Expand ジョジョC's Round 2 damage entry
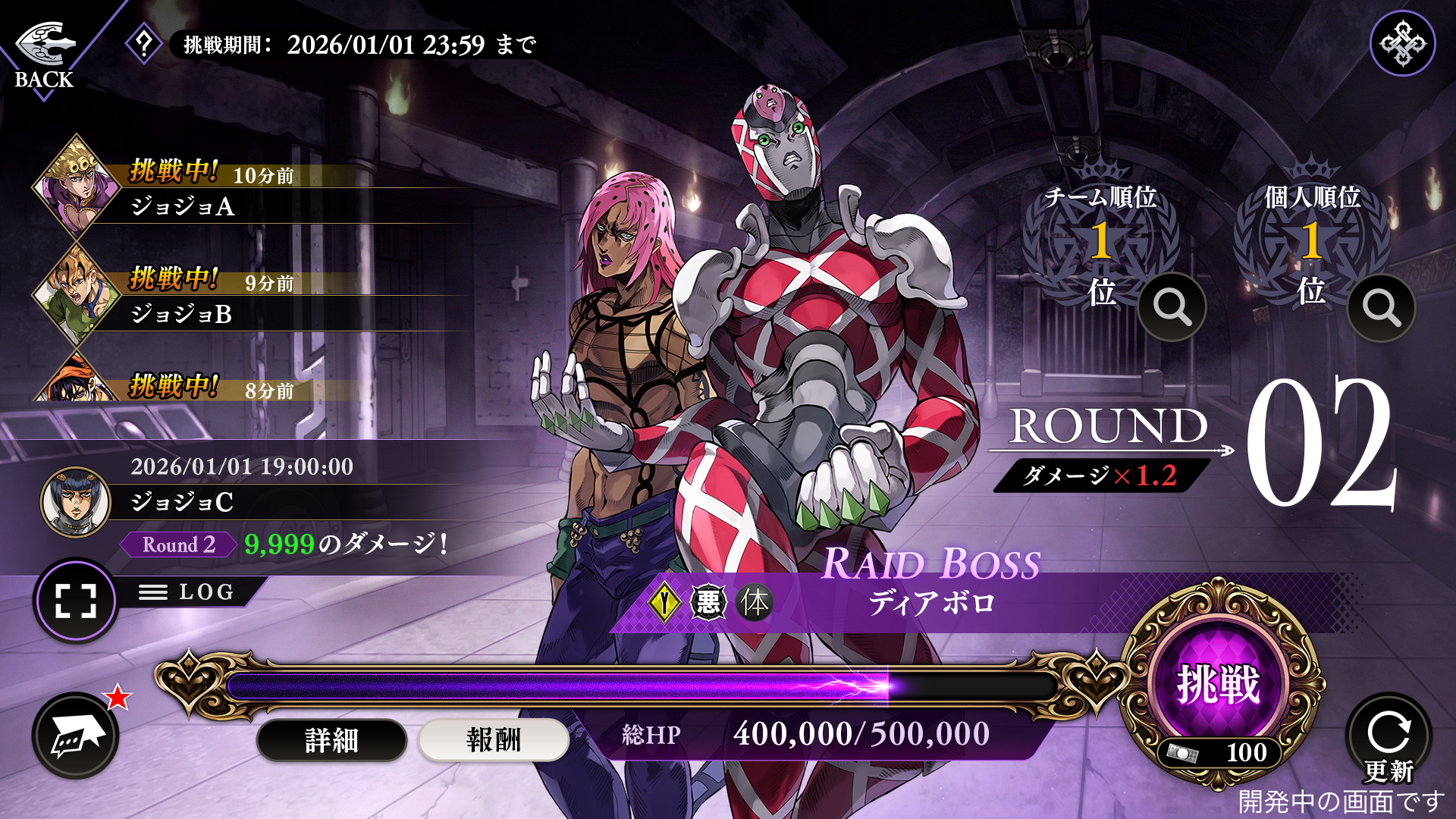The image size is (1456, 819). (288, 543)
